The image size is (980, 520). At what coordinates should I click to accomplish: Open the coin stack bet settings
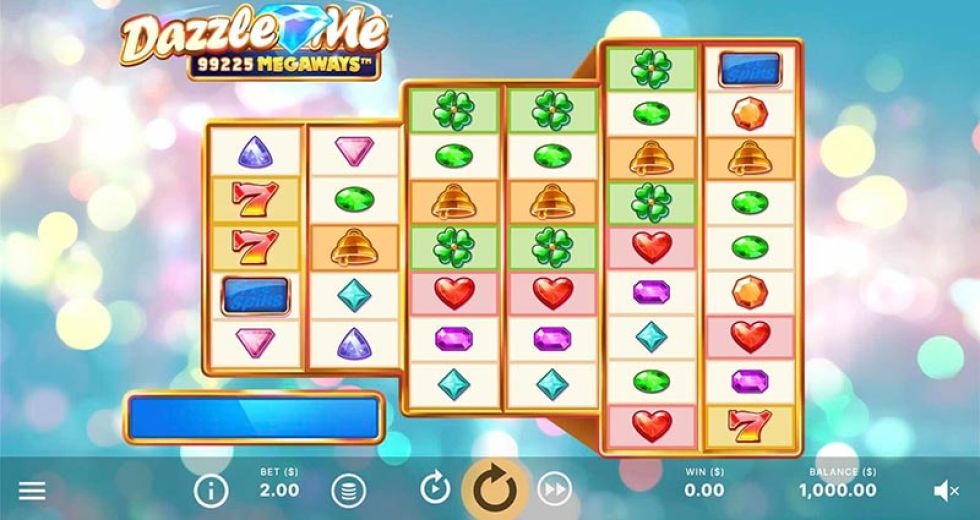[x=348, y=490]
